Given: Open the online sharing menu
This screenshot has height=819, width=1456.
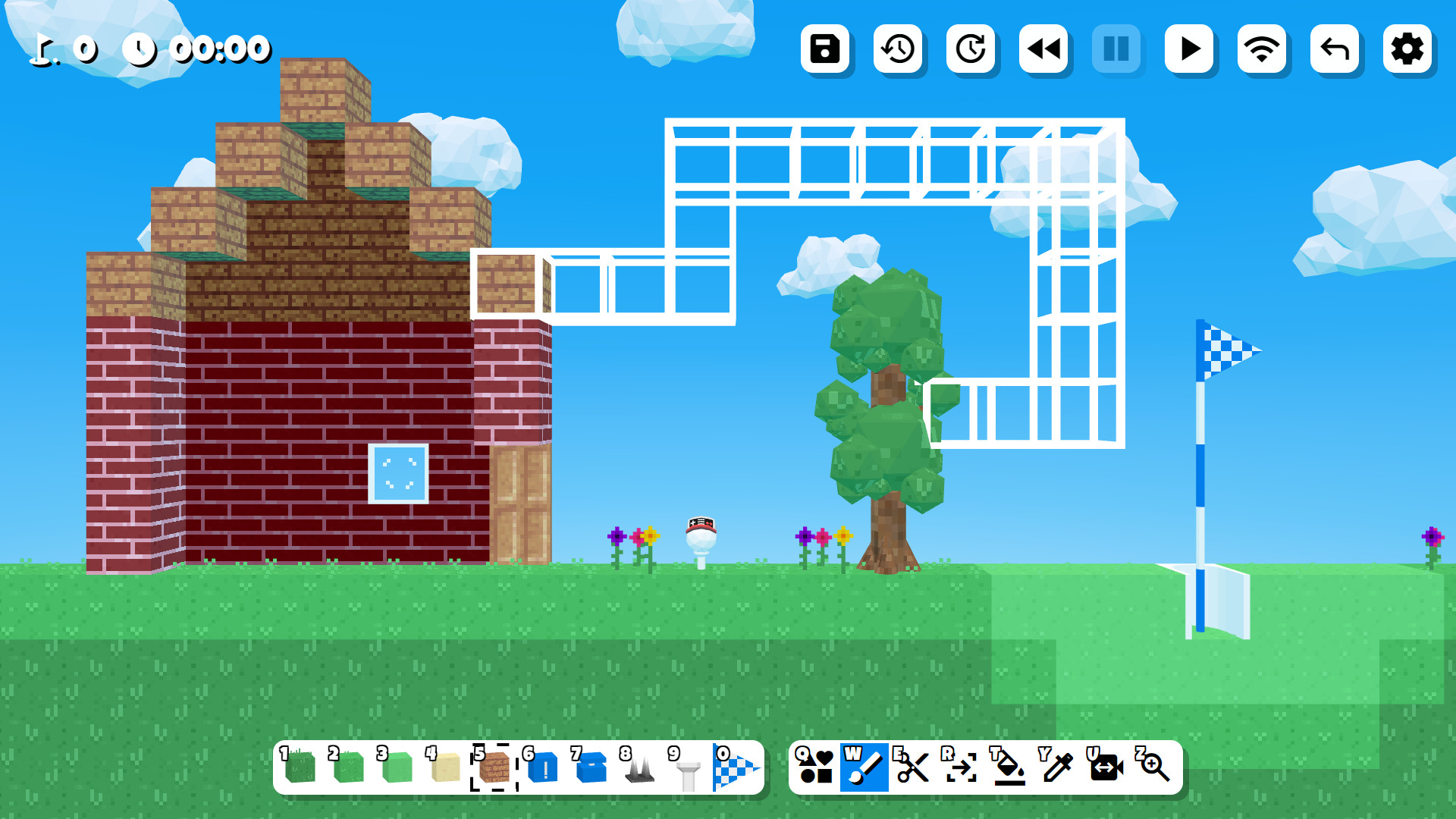Looking at the screenshot, I should [x=1262, y=51].
